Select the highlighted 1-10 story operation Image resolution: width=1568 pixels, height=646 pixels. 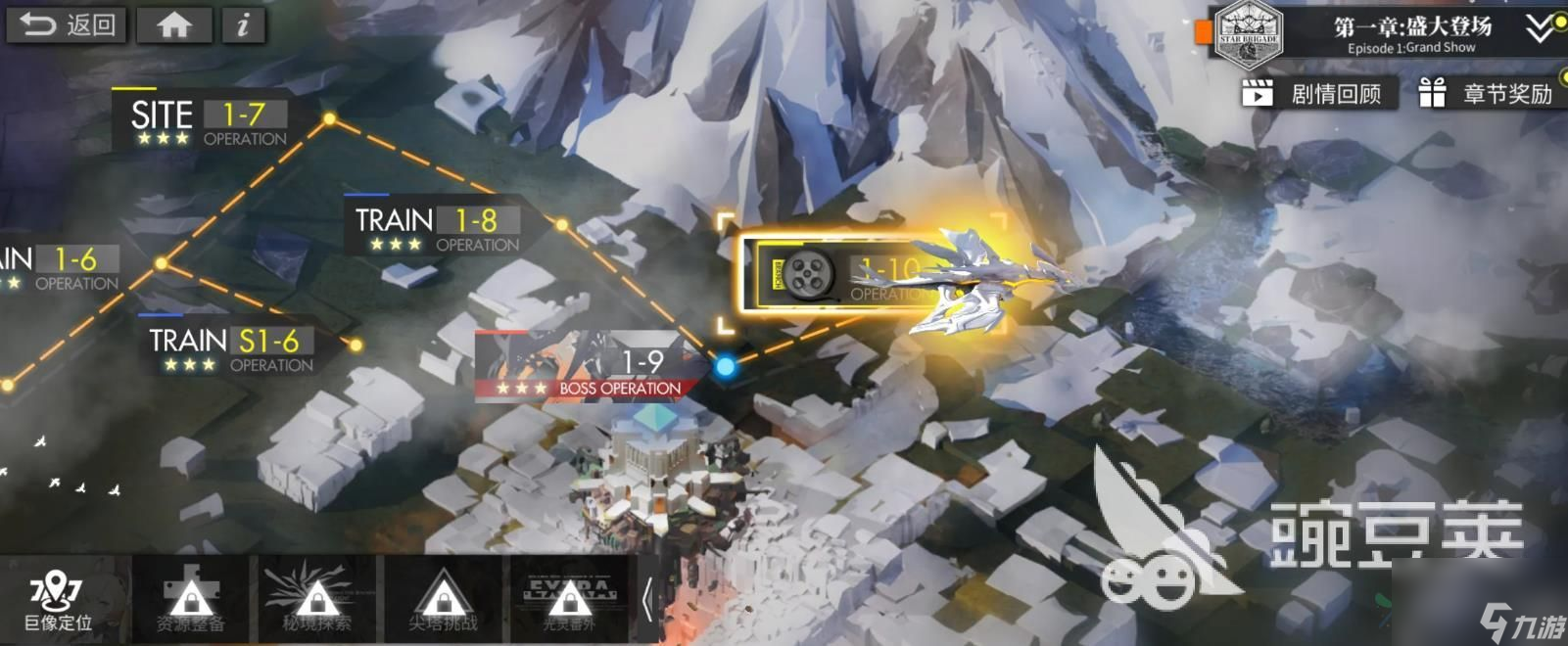click(x=842, y=276)
